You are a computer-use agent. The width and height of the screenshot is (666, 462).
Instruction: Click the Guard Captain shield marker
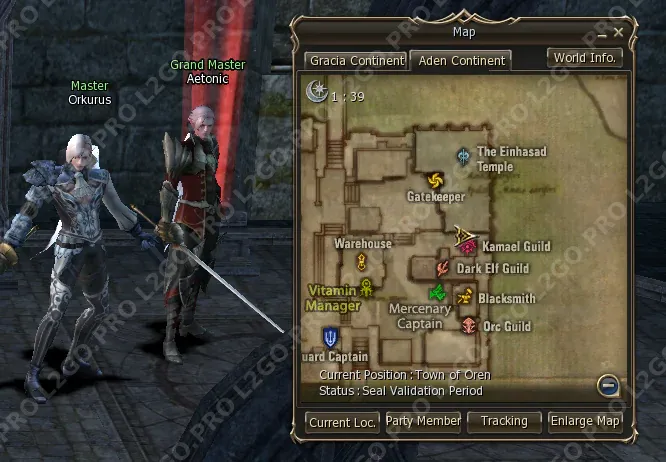[331, 336]
